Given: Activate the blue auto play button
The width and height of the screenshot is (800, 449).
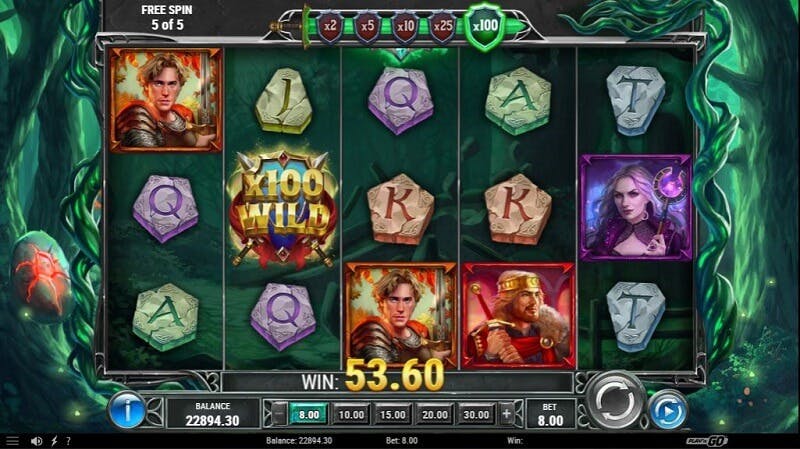Looking at the screenshot, I should tap(667, 409).
